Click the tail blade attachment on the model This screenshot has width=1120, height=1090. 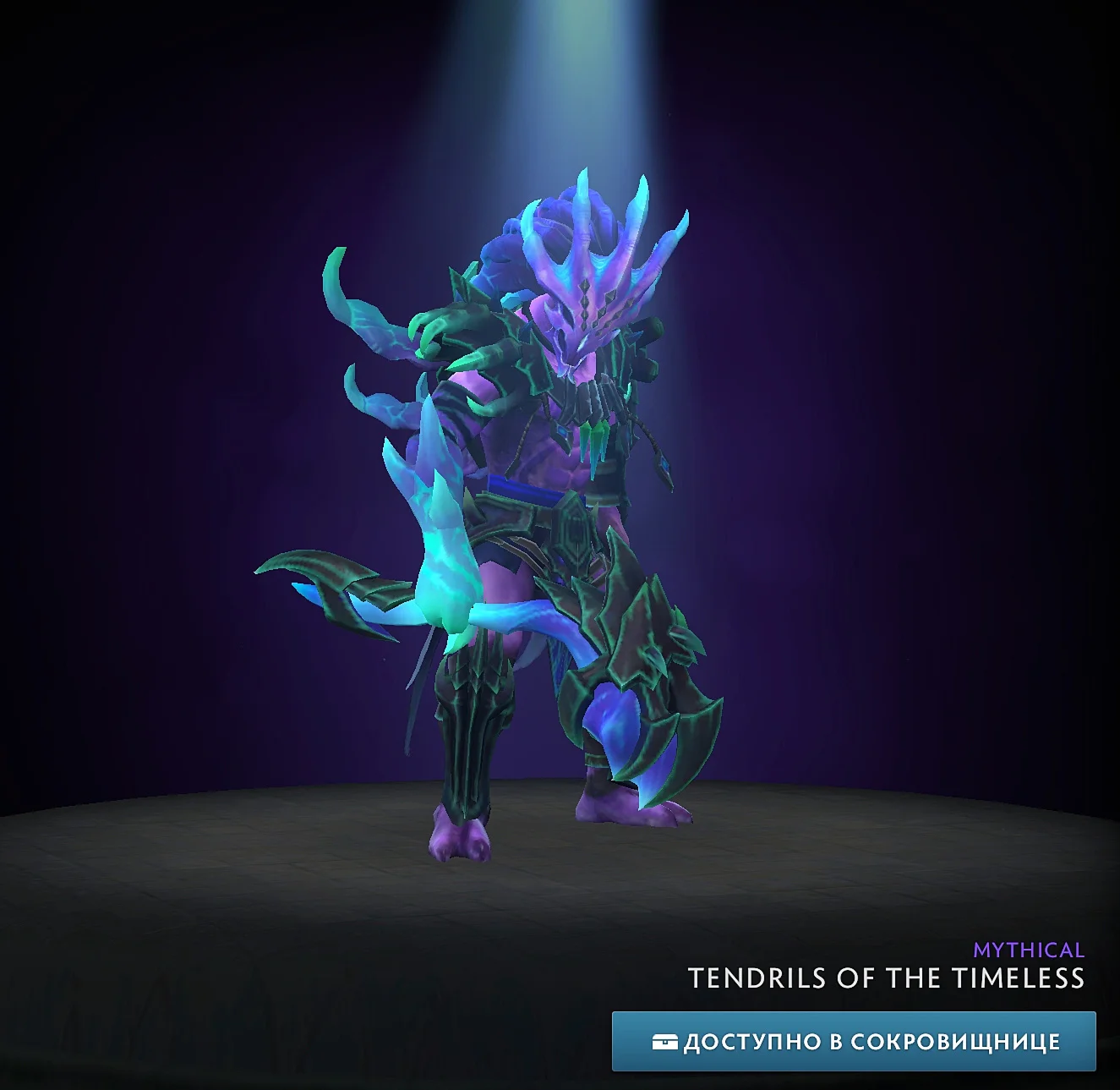pos(338,592)
